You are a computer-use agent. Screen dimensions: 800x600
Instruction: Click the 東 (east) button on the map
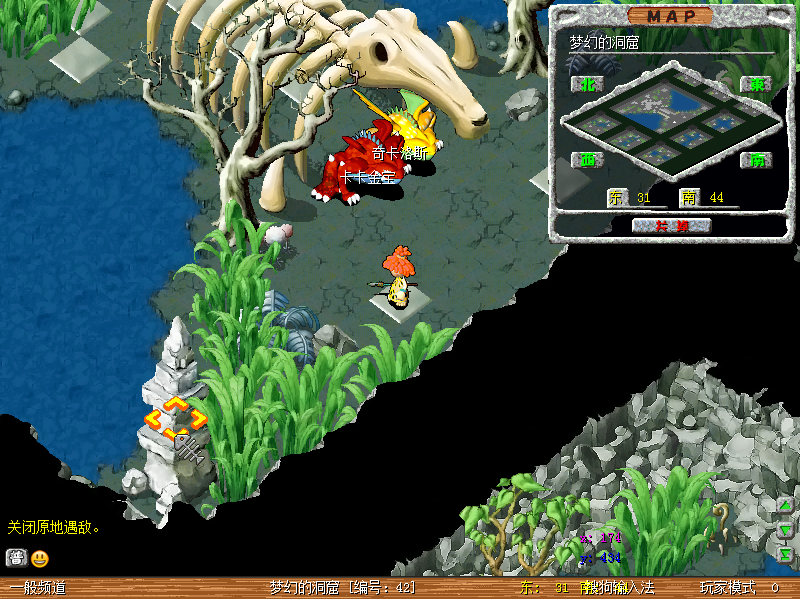[754, 84]
